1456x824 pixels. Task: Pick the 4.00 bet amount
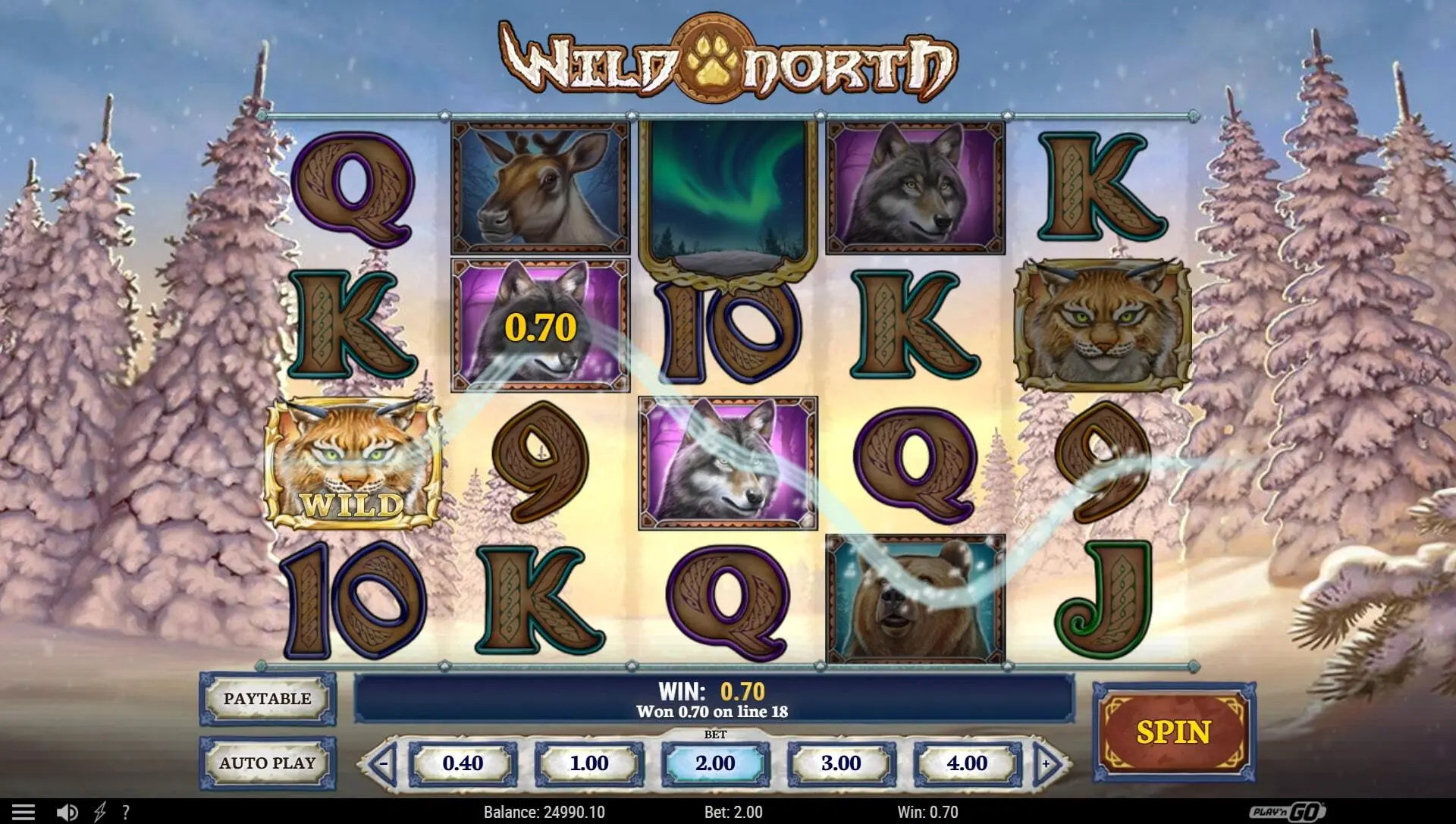click(967, 763)
